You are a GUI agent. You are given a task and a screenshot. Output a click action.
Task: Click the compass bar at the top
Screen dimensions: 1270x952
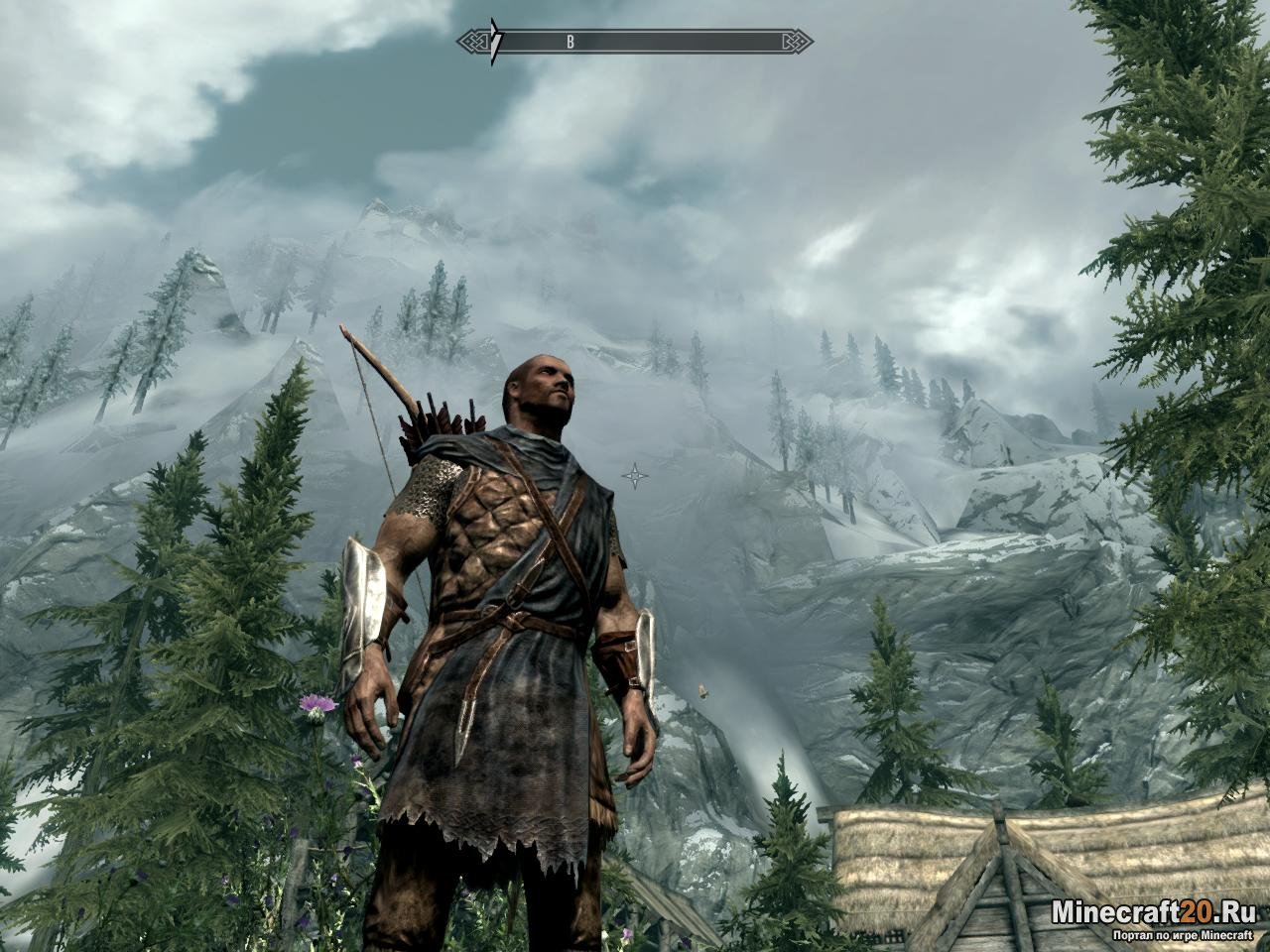coord(635,42)
